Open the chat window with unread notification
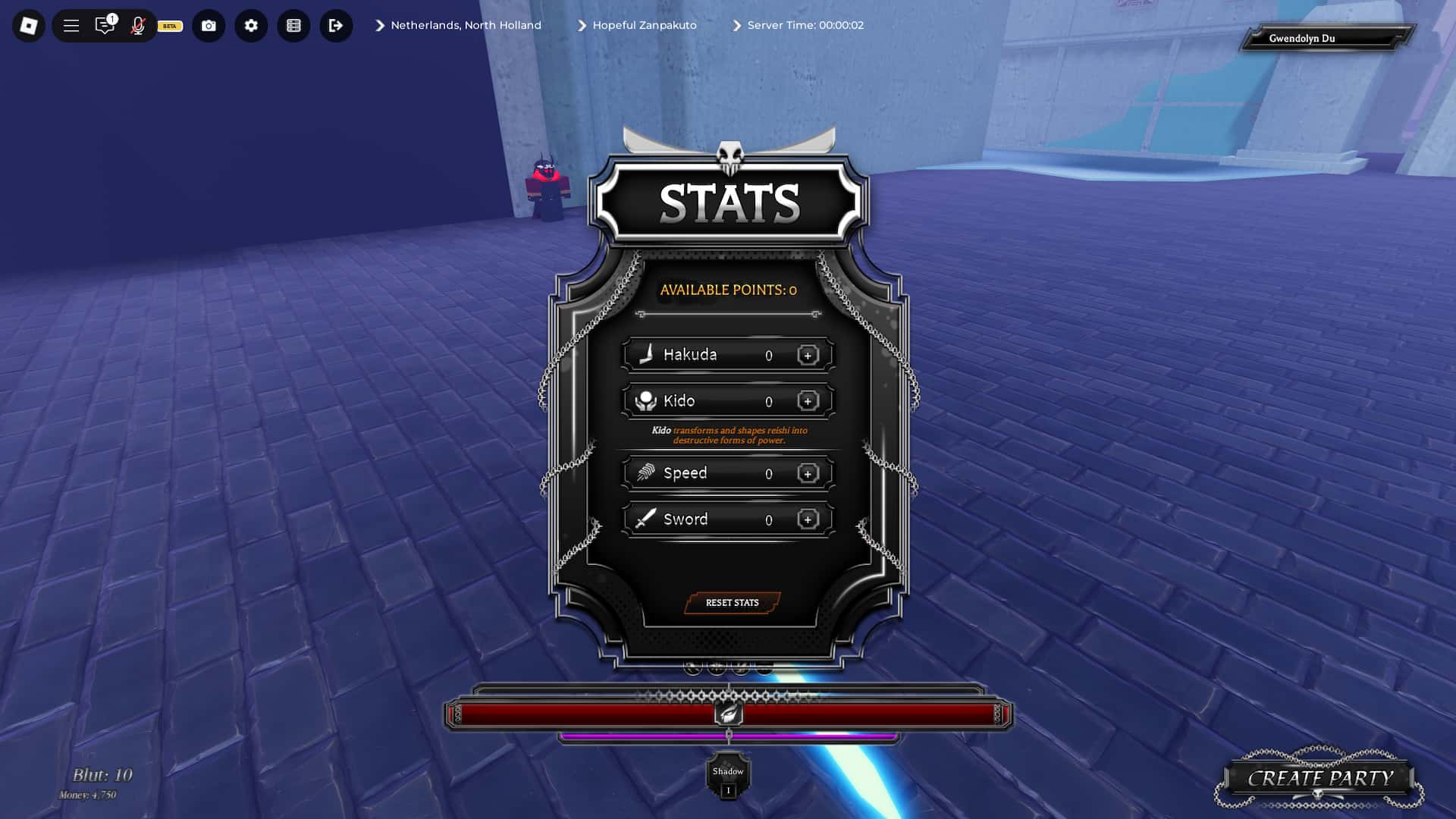 pos(104,25)
